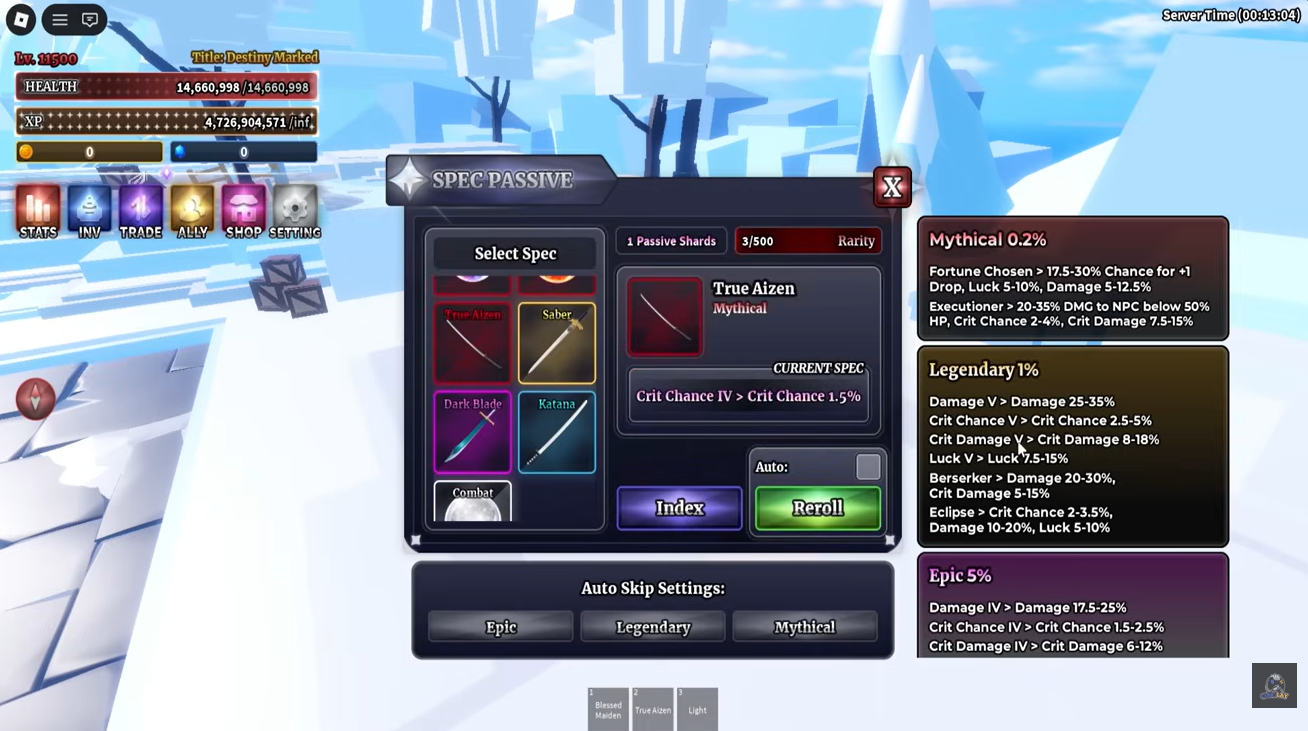The height and width of the screenshot is (731, 1308).
Task: Close the Spec Passive window
Action: [x=891, y=187]
